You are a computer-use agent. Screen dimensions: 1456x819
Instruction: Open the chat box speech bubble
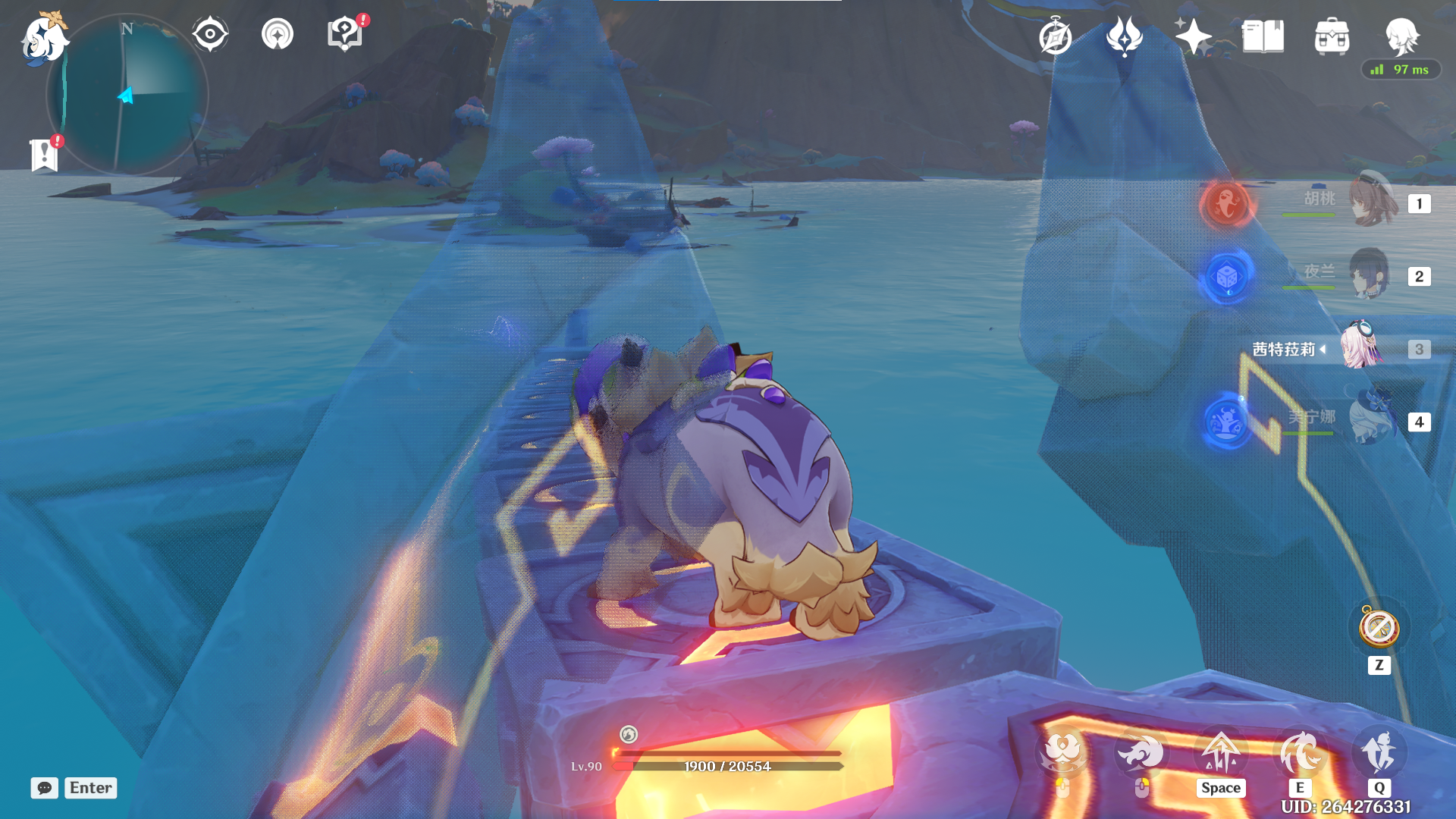point(45,788)
